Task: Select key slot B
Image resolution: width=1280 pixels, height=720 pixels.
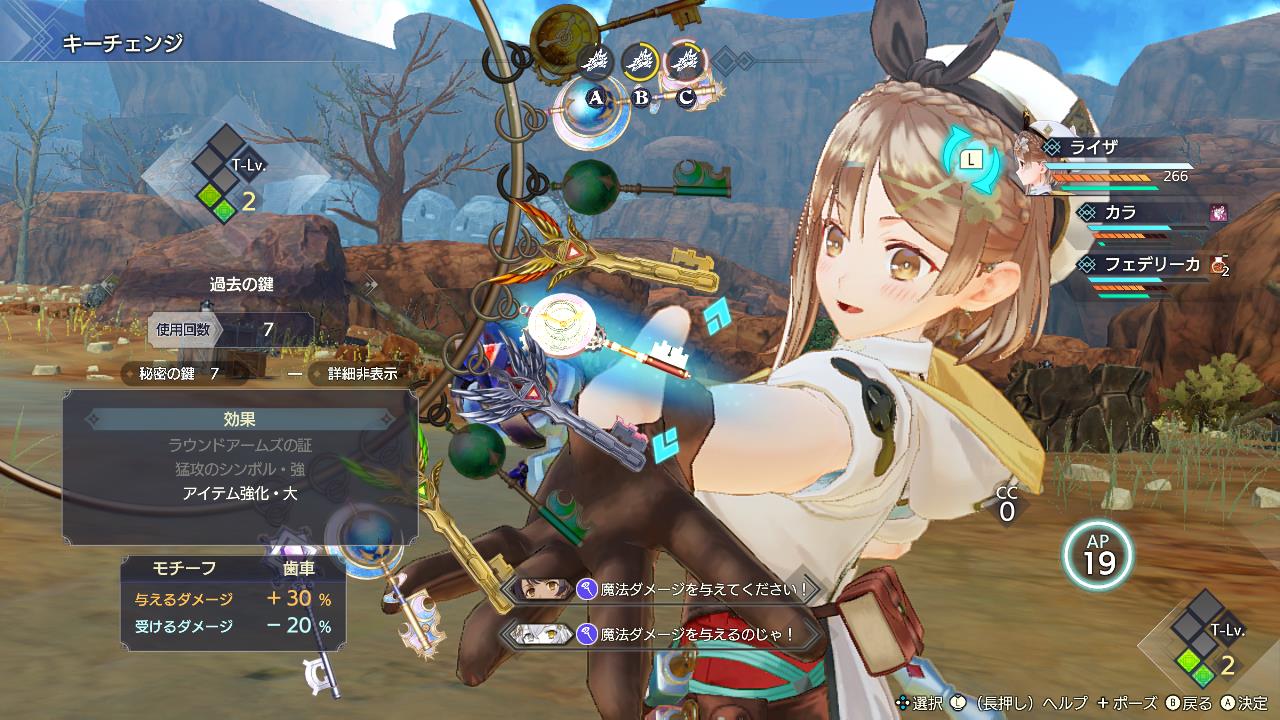Action: tap(641, 96)
